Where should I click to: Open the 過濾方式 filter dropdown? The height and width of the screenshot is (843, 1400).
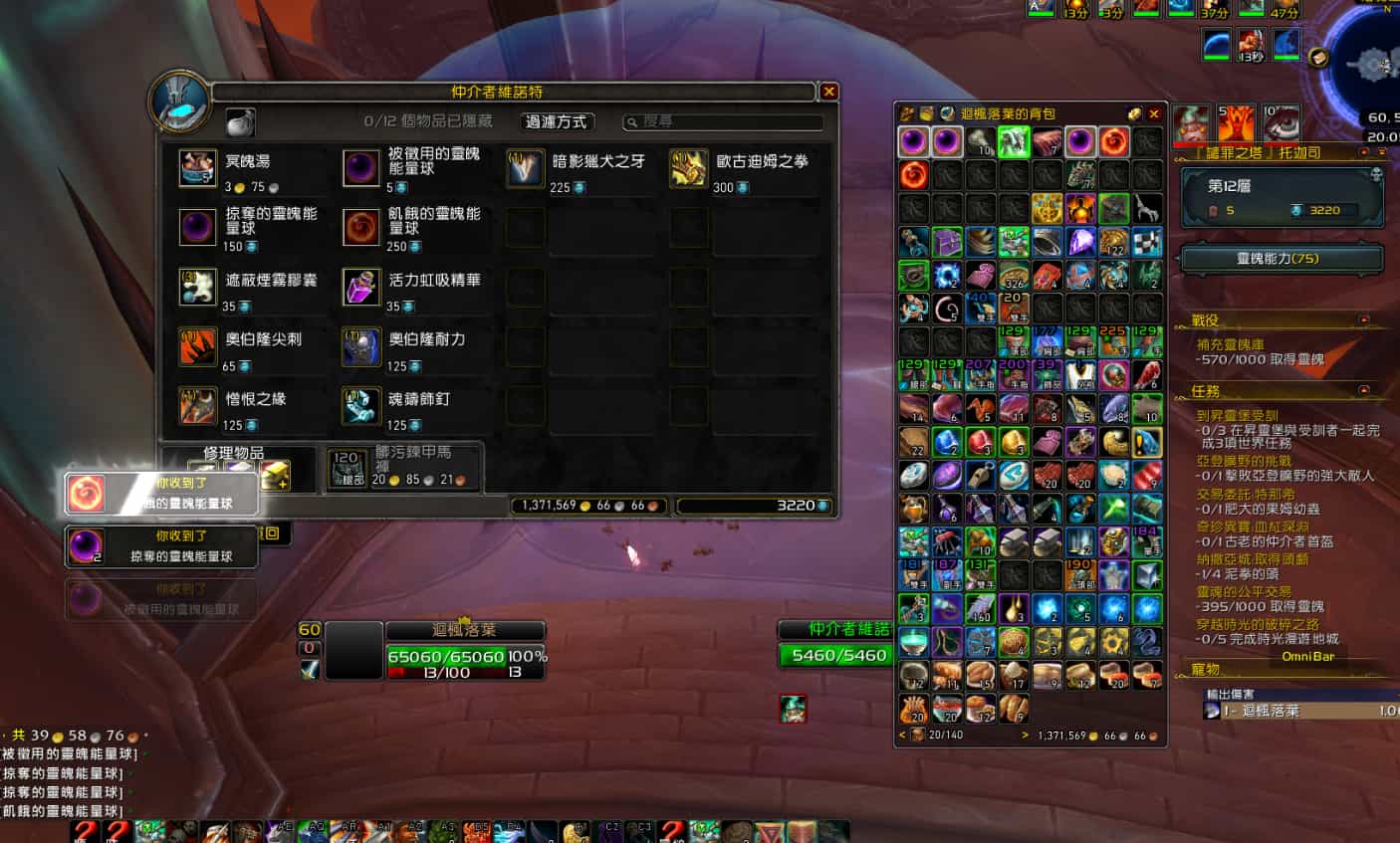[x=558, y=121]
